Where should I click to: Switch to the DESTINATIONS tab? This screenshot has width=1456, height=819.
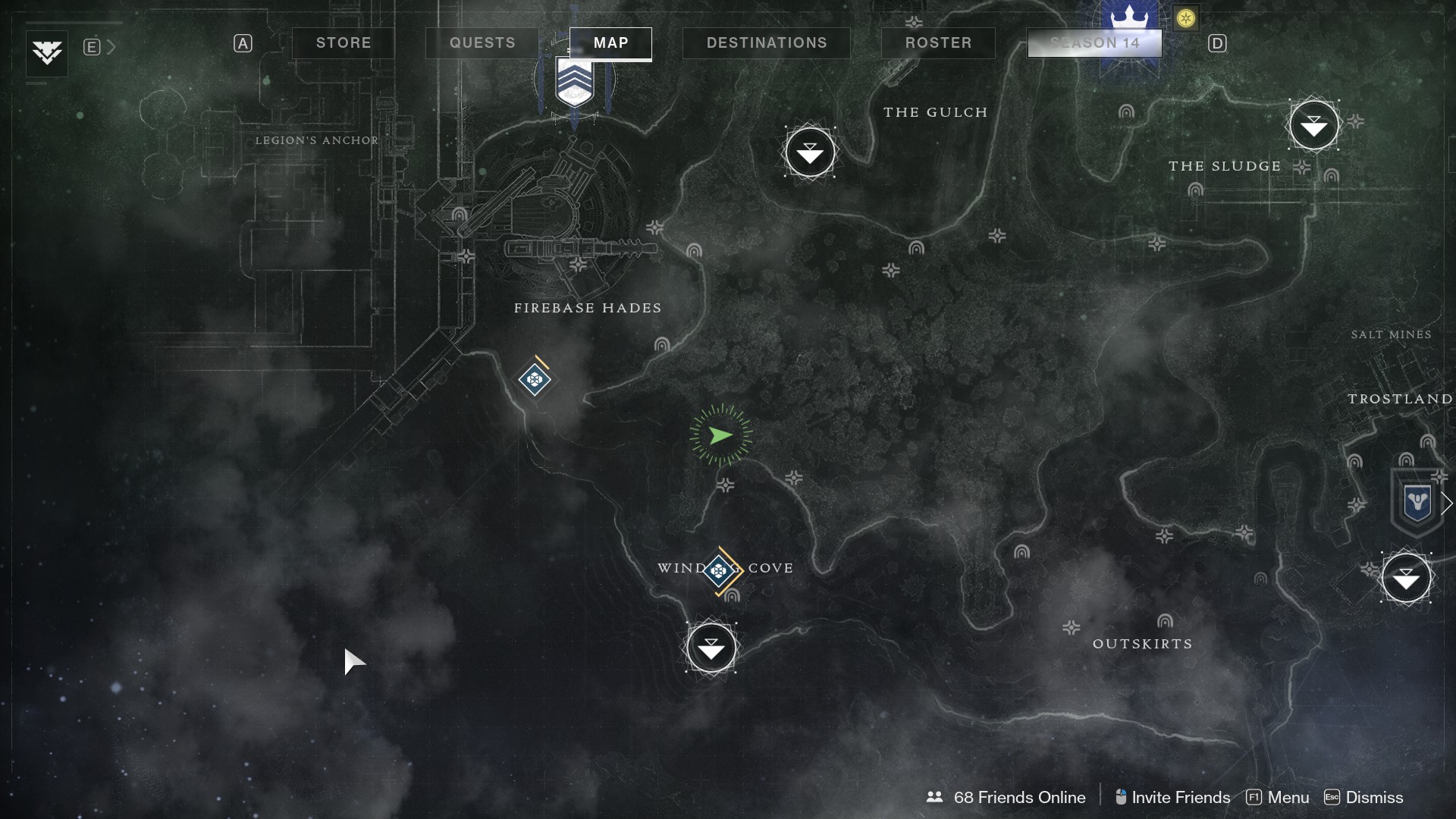[x=766, y=43]
